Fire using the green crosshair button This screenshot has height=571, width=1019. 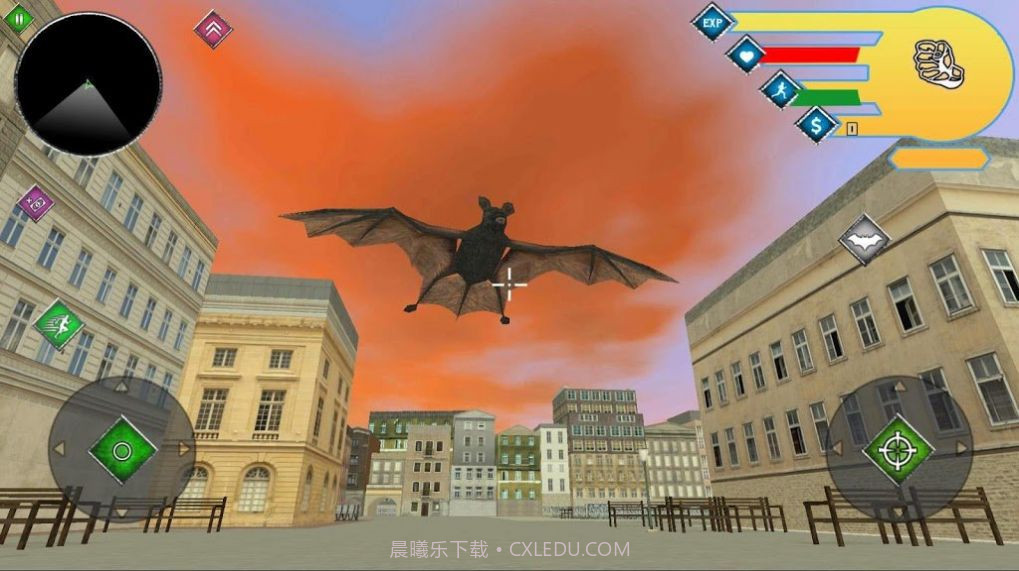898,448
